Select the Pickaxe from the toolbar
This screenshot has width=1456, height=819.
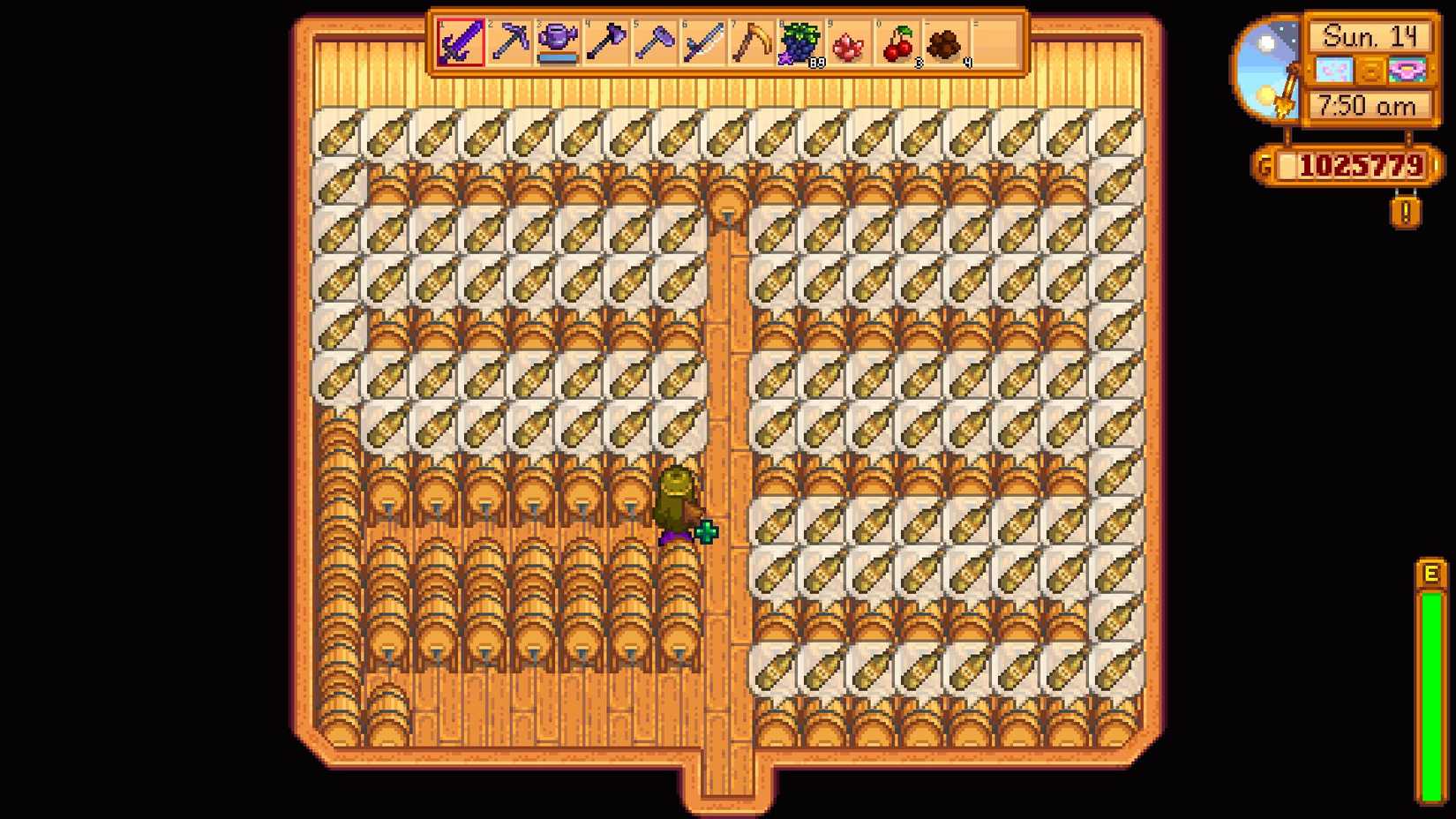(510, 41)
